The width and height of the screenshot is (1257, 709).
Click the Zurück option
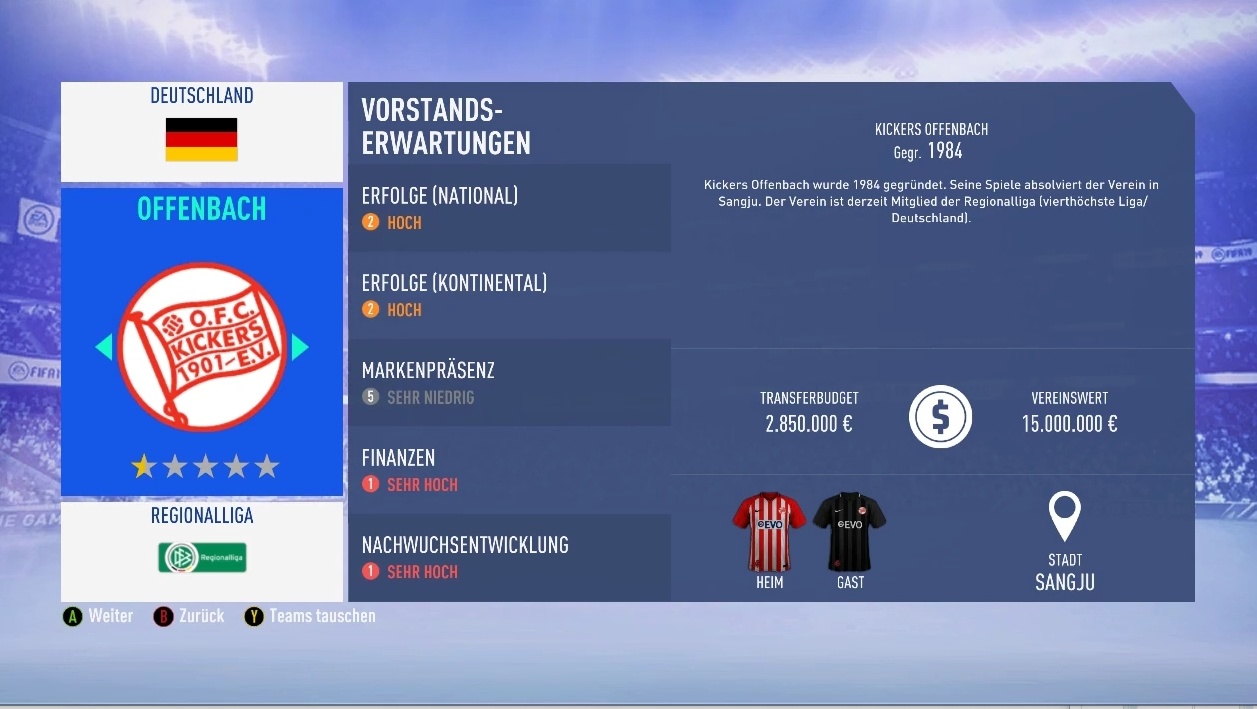pyautogui.click(x=189, y=616)
